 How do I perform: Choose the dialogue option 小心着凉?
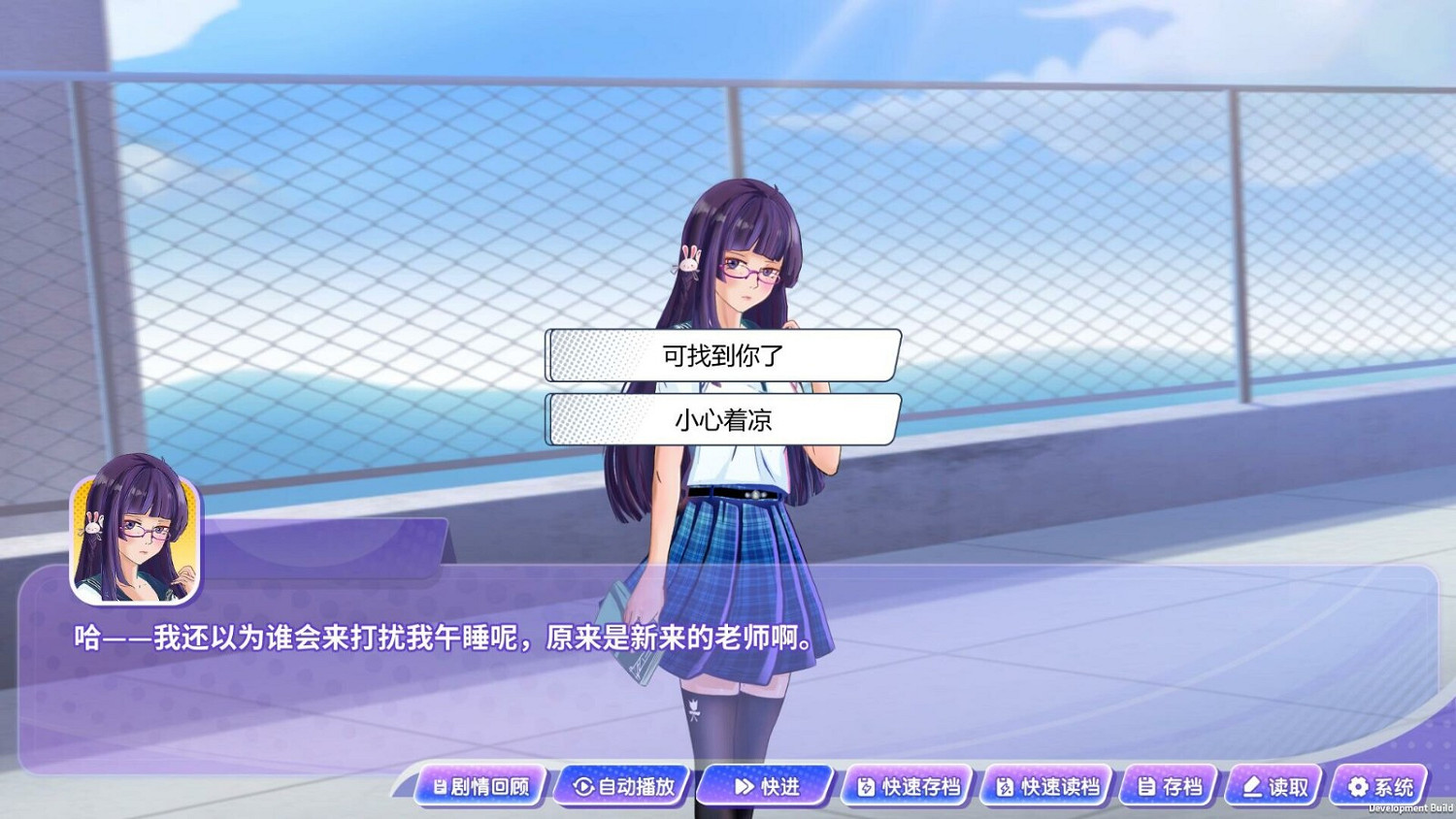click(721, 421)
